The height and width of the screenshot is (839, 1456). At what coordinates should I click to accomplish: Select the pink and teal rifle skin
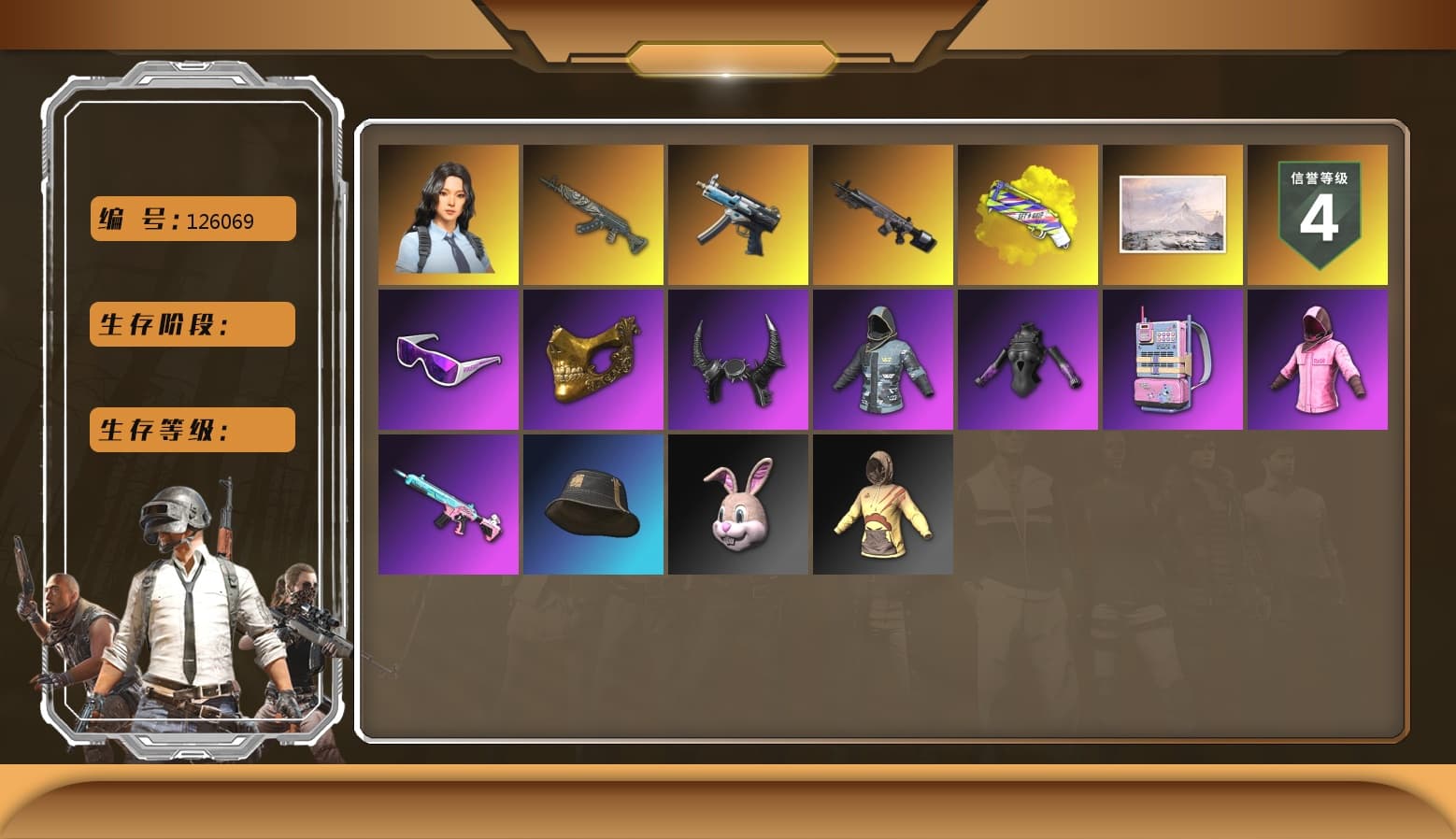448,504
